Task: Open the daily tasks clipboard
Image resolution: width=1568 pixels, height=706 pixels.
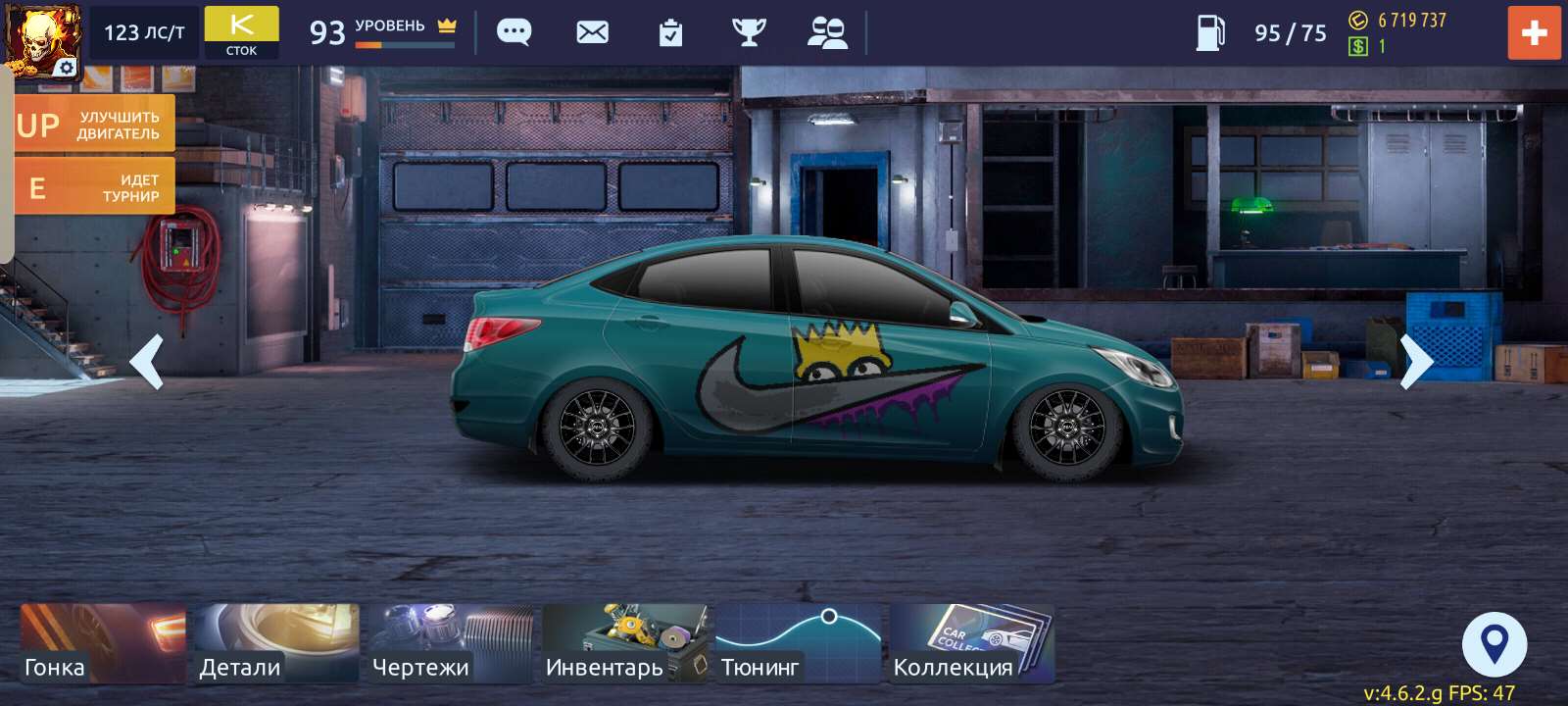Action: click(671, 32)
